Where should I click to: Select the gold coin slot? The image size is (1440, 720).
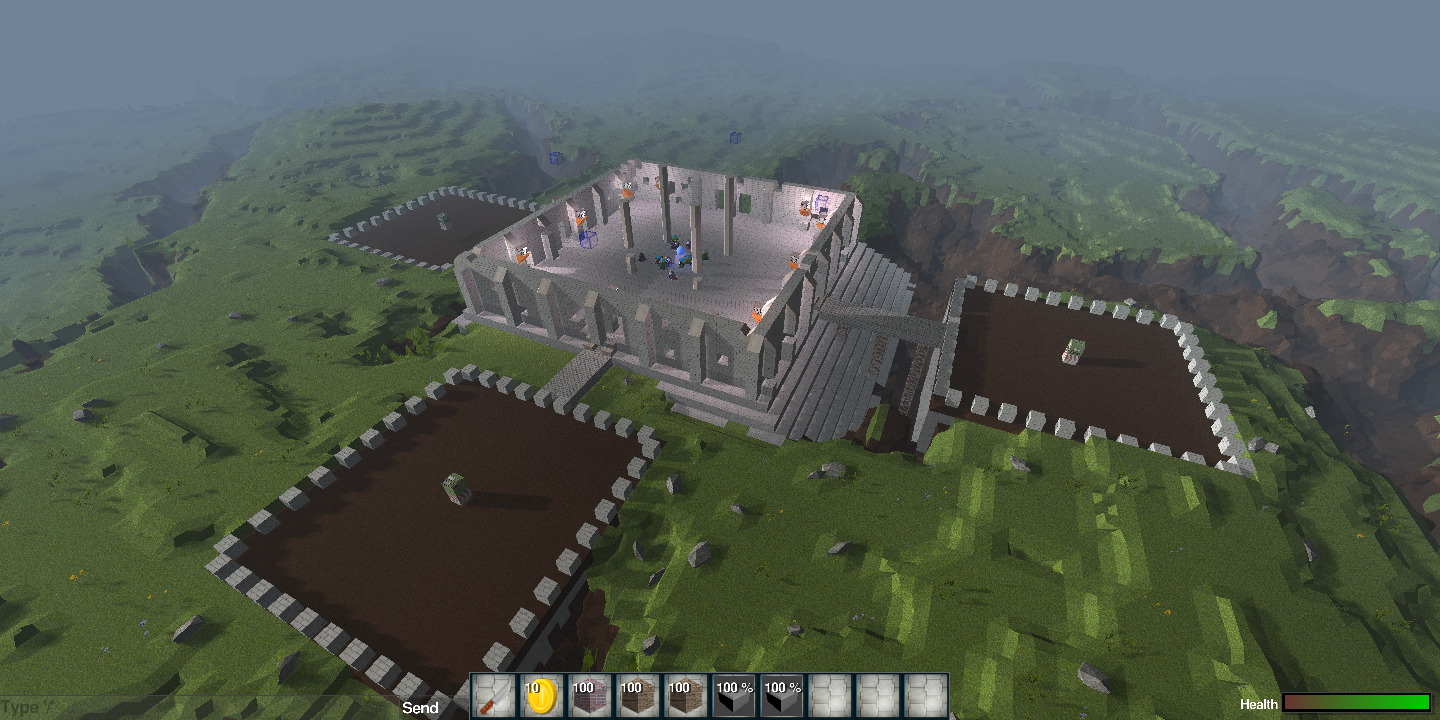542,696
